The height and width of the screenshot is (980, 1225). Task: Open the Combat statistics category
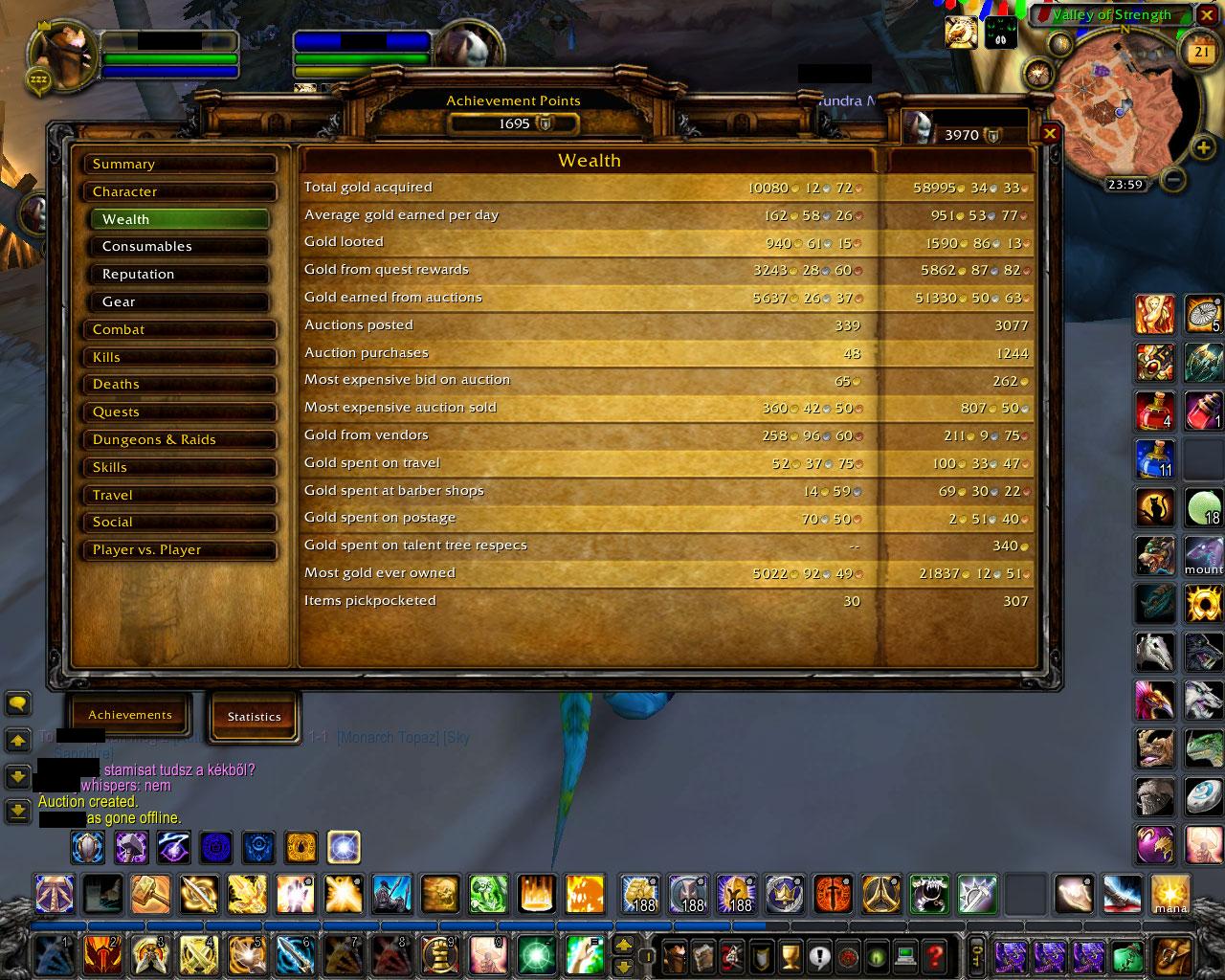179,330
